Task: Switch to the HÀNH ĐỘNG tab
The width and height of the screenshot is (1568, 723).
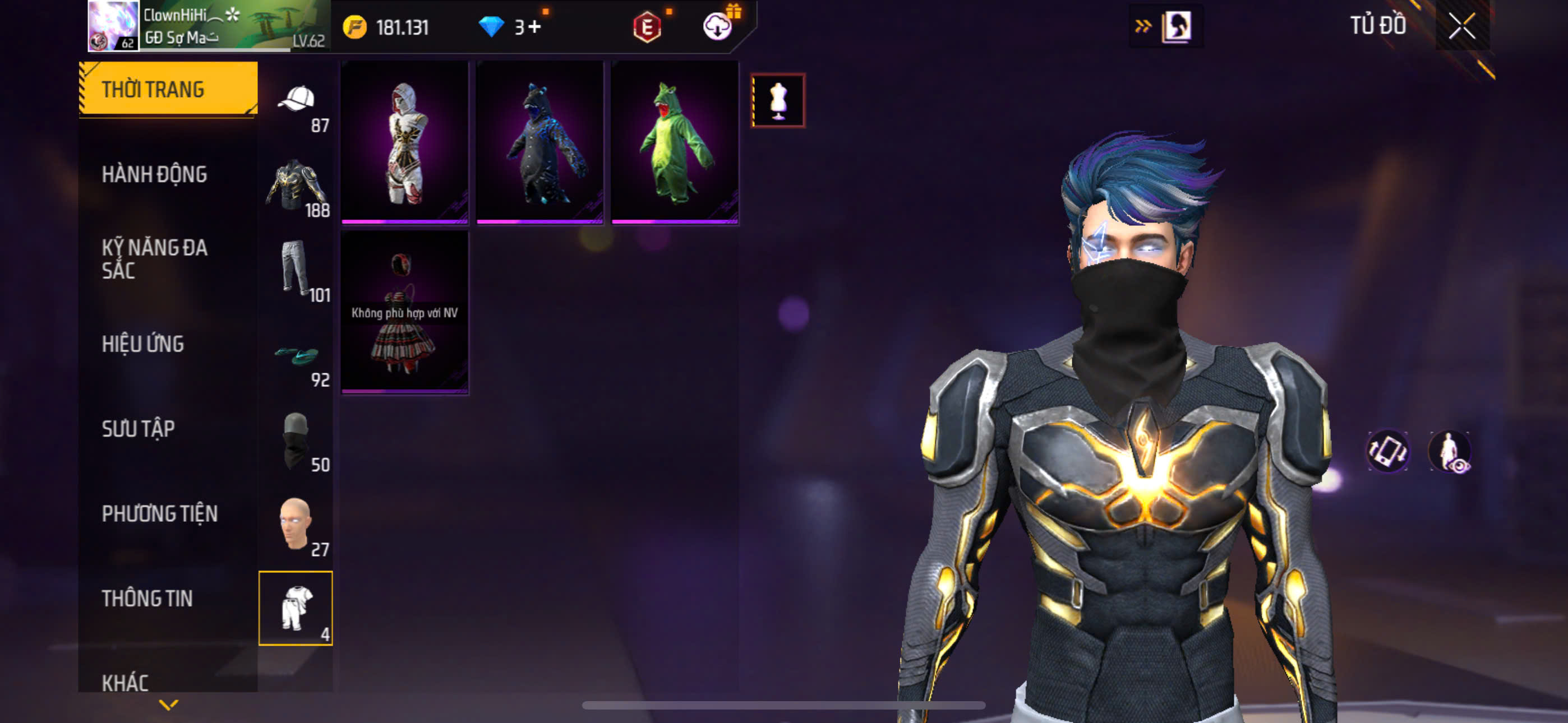Action: [155, 175]
